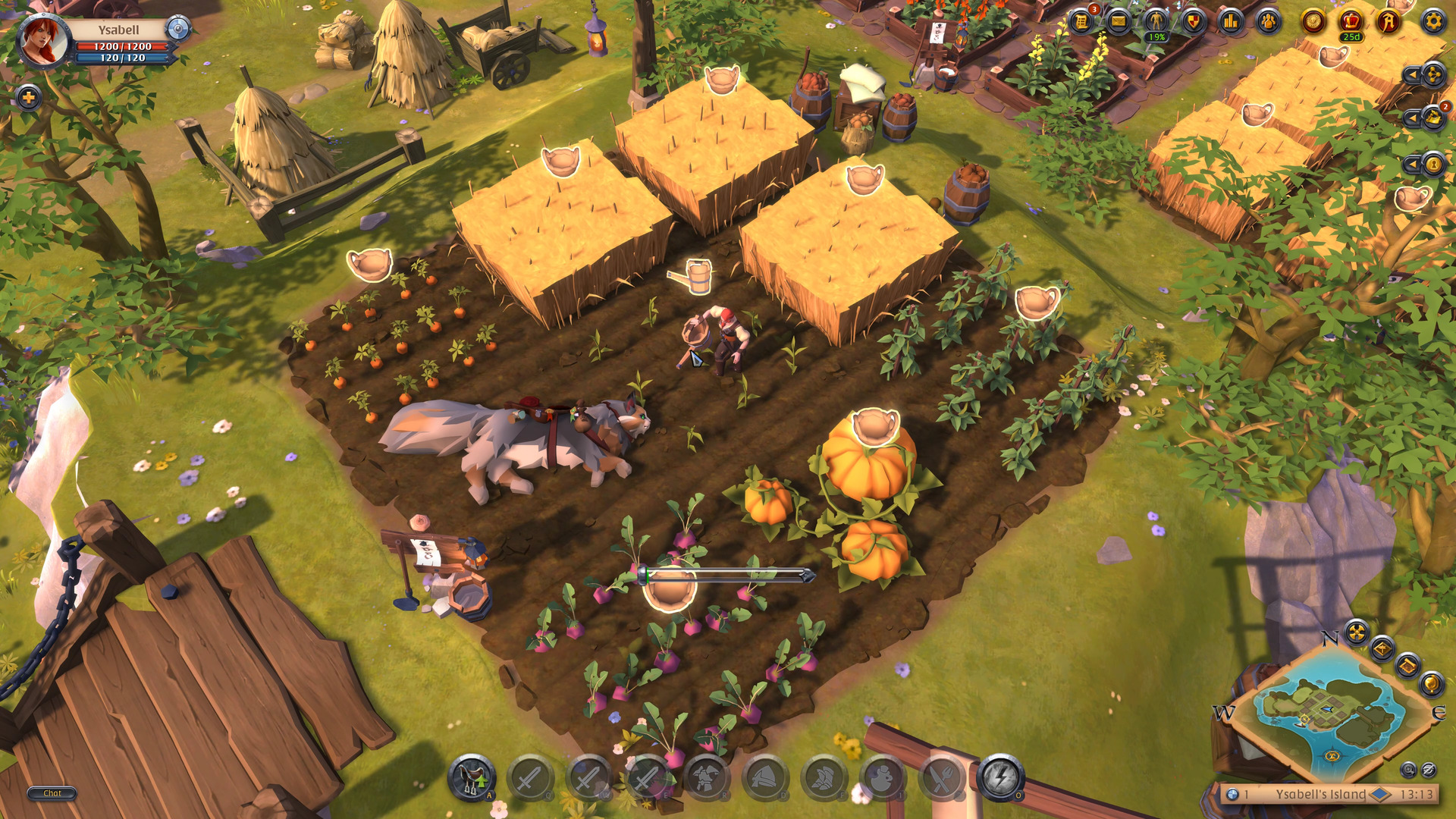Open the in-game mailbox
Screen dimensions: 1456x819
coord(1119,20)
